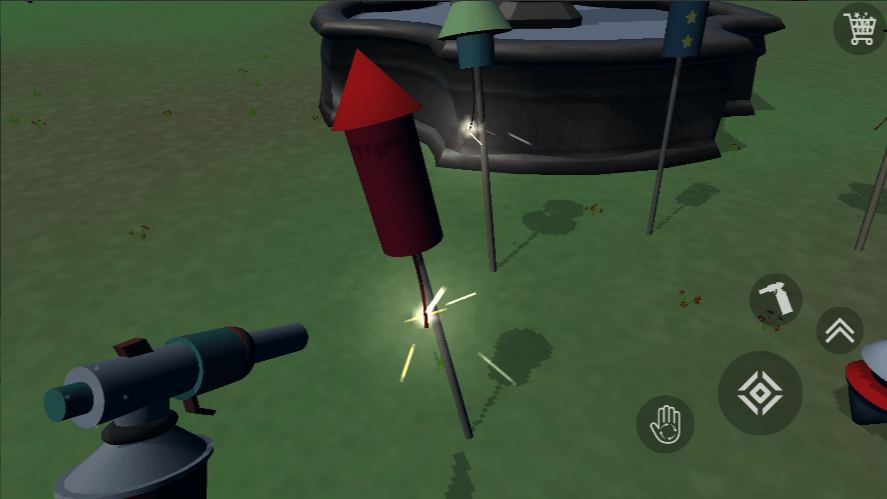Tap the blowtorch lighter button
The image size is (887, 499).
[776, 299]
